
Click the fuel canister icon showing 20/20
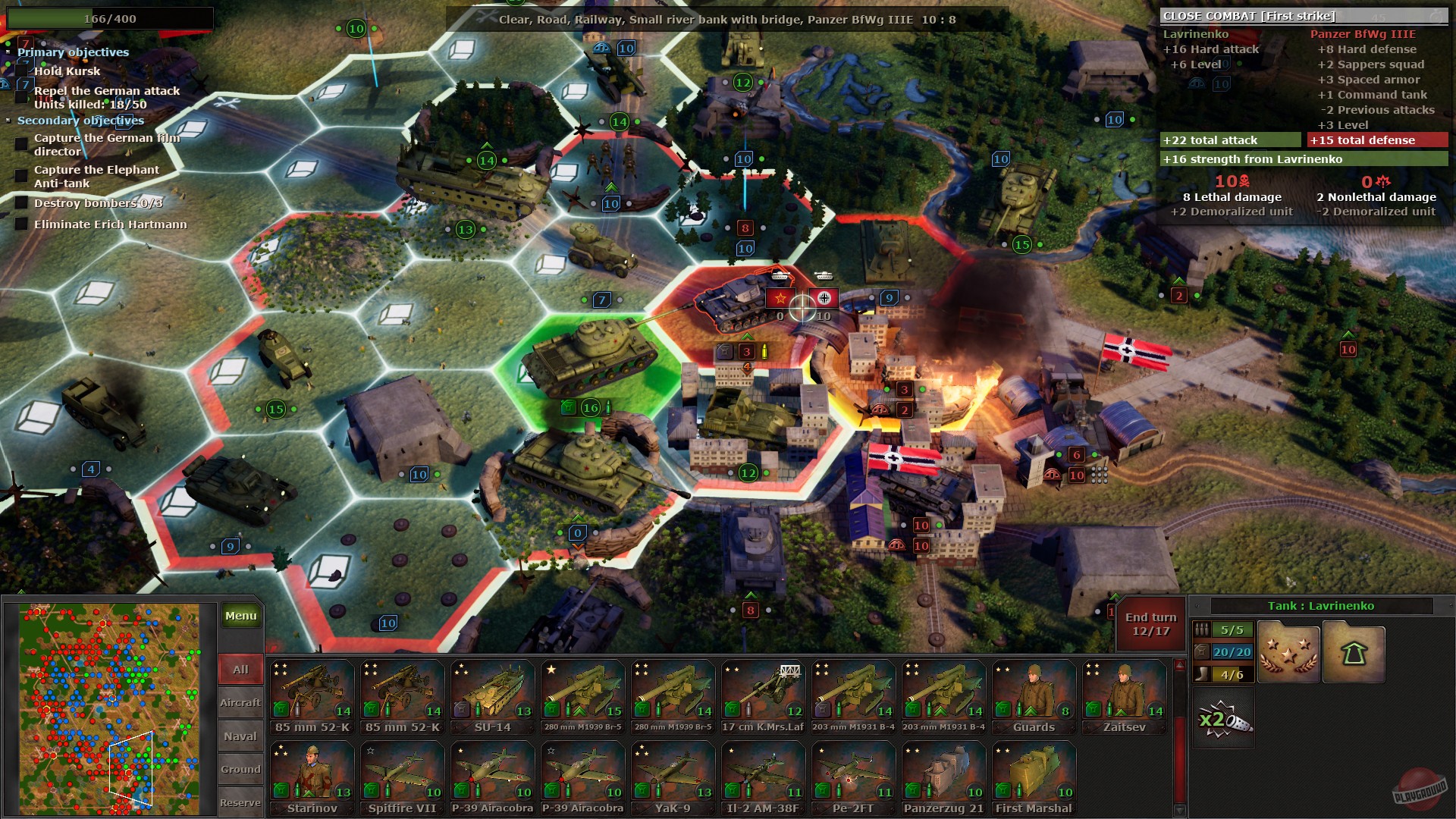click(1203, 651)
